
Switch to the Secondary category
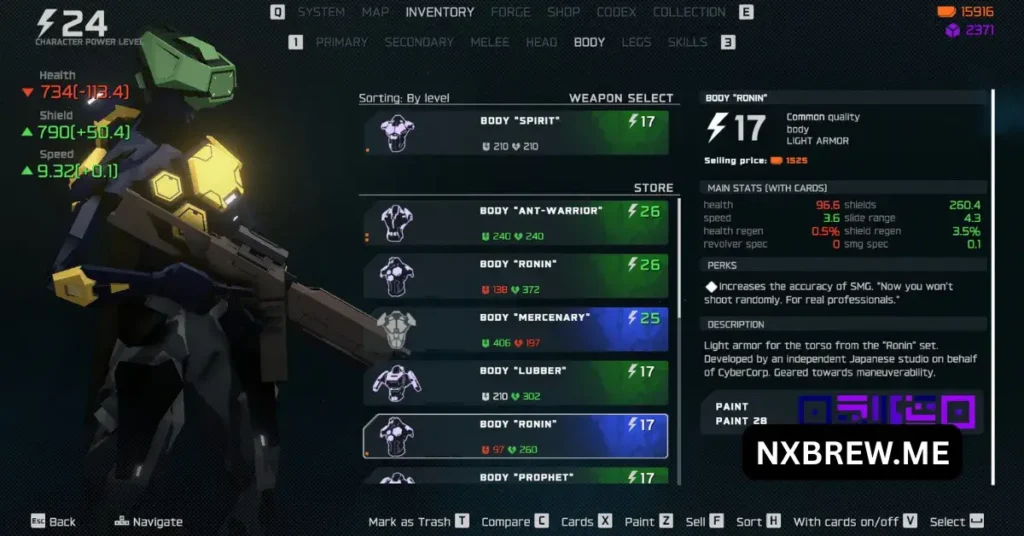coord(419,42)
